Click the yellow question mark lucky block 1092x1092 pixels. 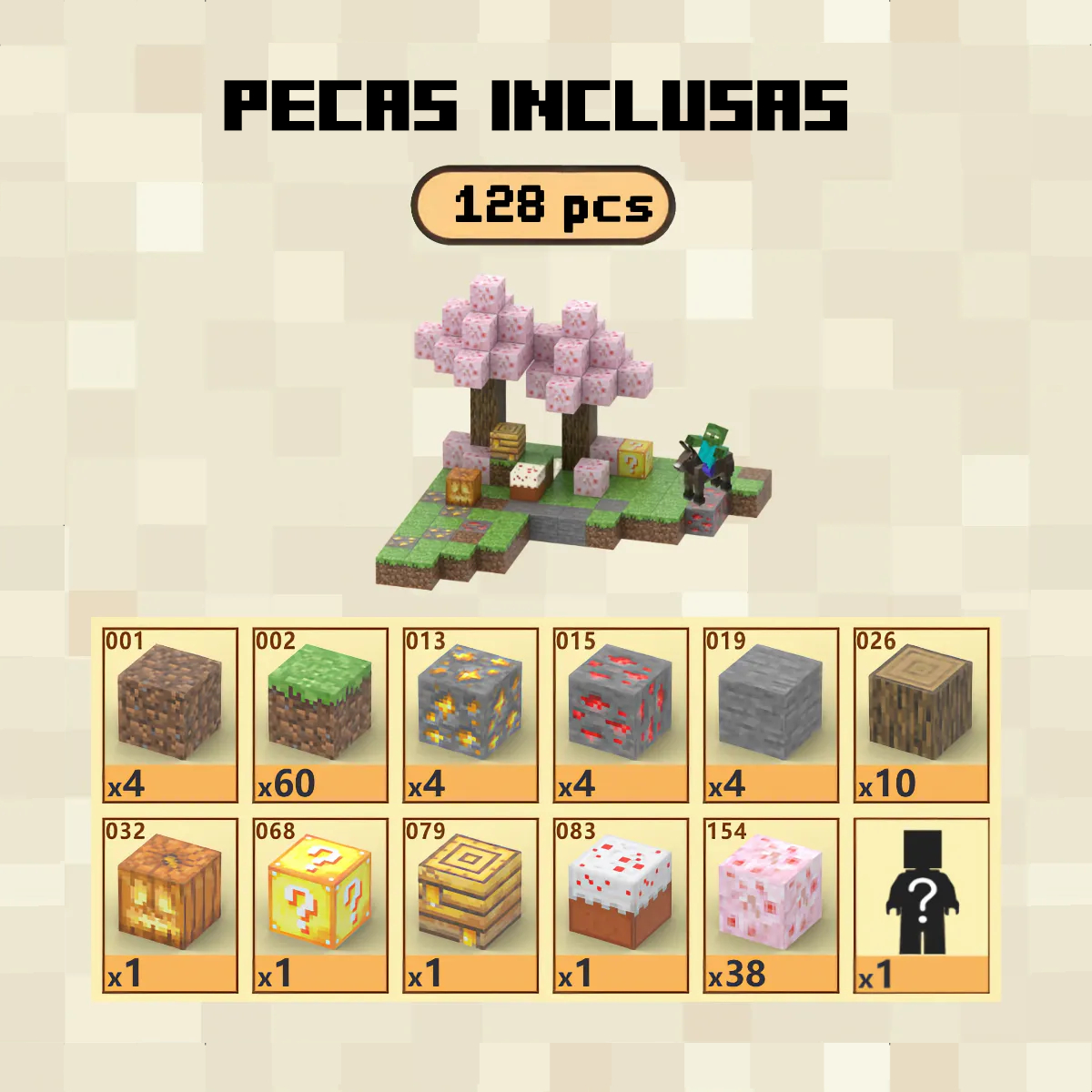pyautogui.click(x=320, y=905)
